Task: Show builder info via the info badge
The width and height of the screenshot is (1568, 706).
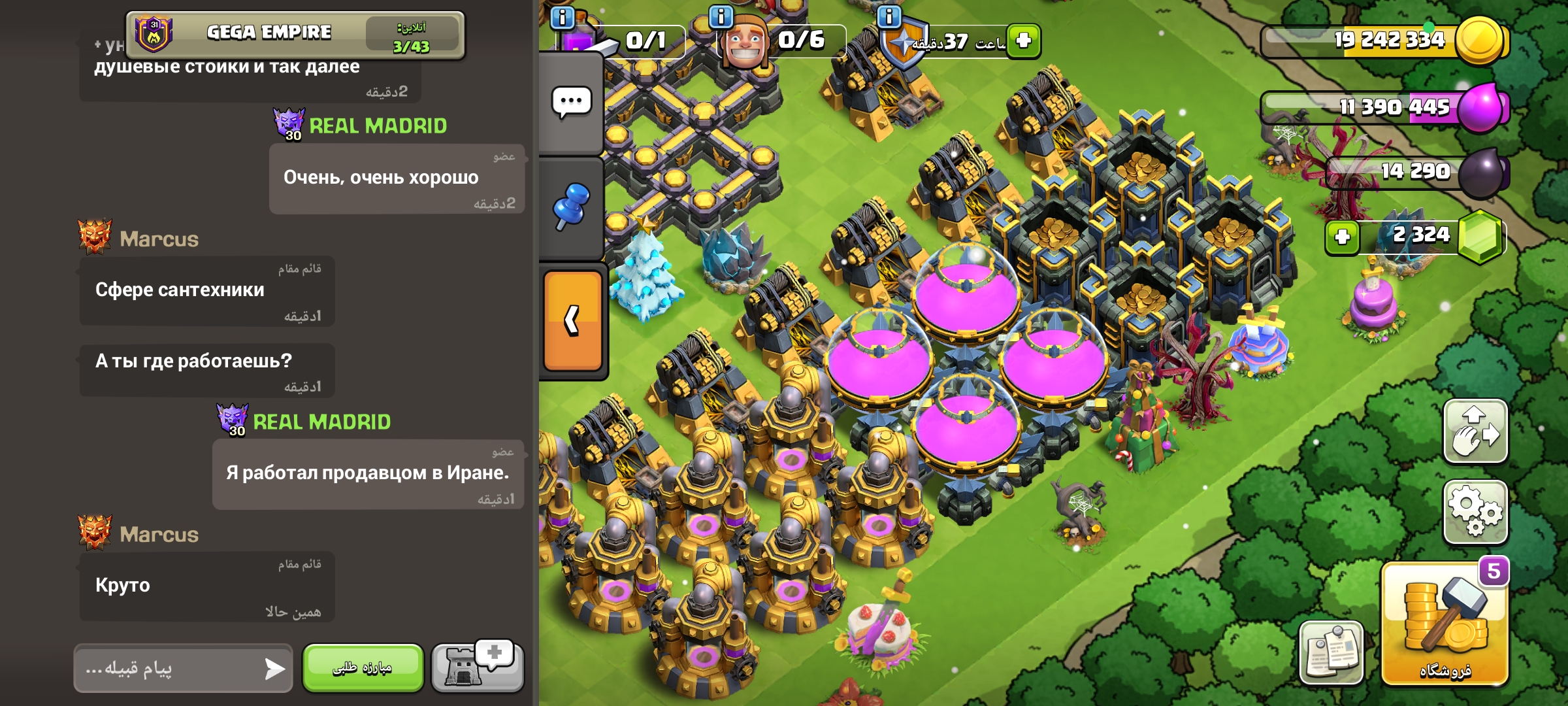Action: 721,16
